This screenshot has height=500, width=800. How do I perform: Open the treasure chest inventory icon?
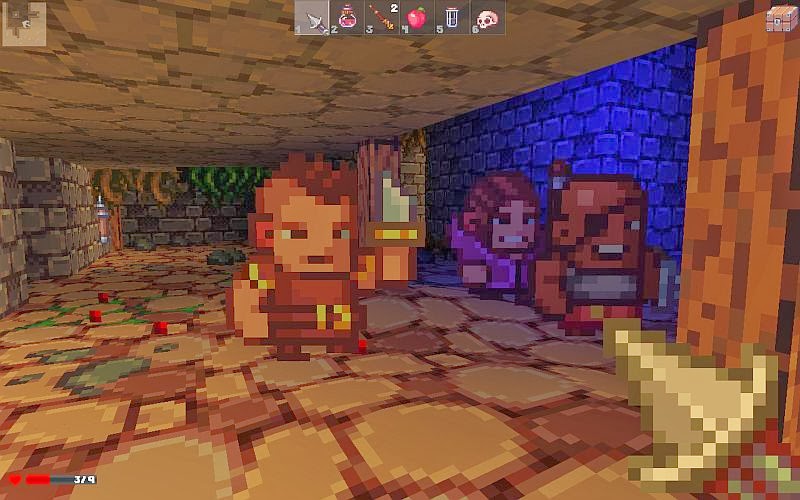780,17
